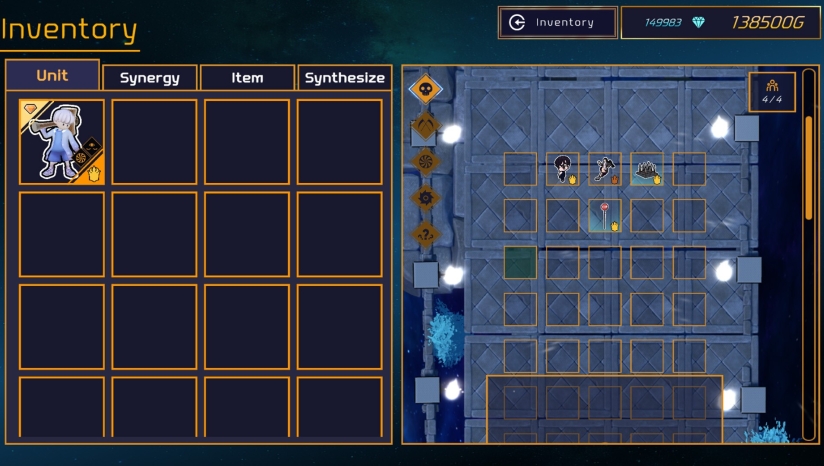Switch to the Unit tab
The height and width of the screenshot is (466, 824).
[52, 76]
